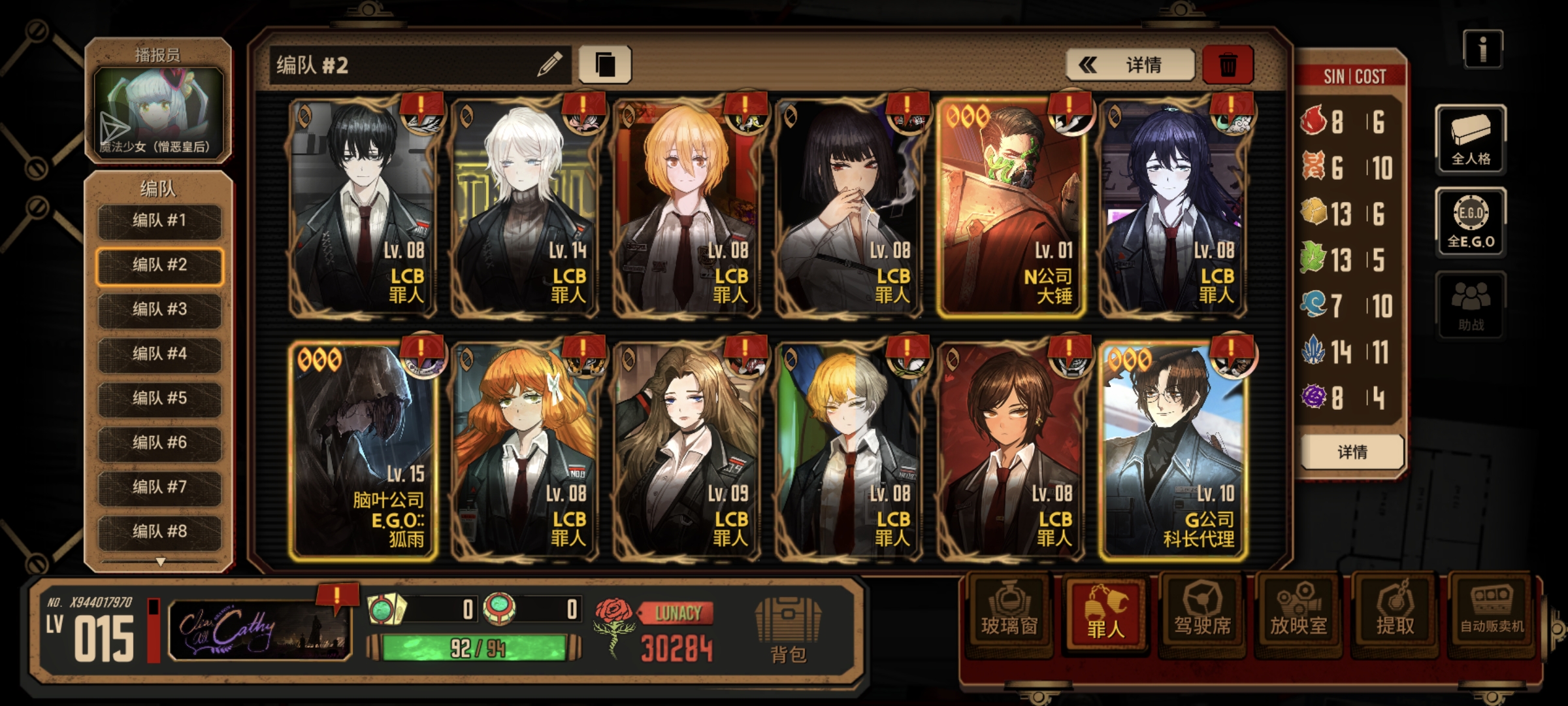Open the info button in the corner
This screenshot has height=706, width=1568.
pyautogui.click(x=1483, y=49)
